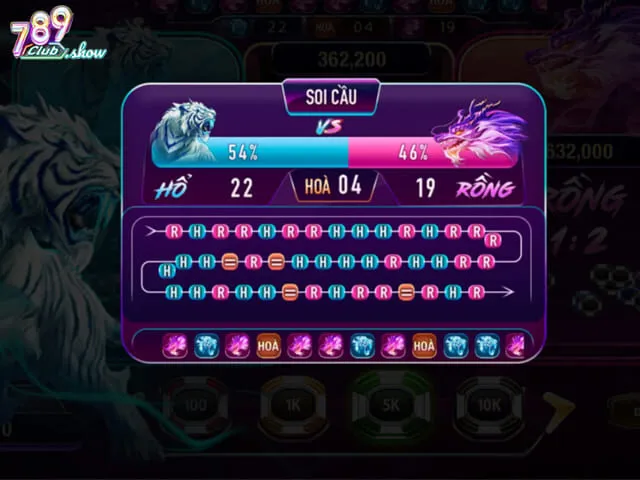Click the Soi Cầu panel header
The width and height of the screenshot is (640, 480).
(331, 98)
